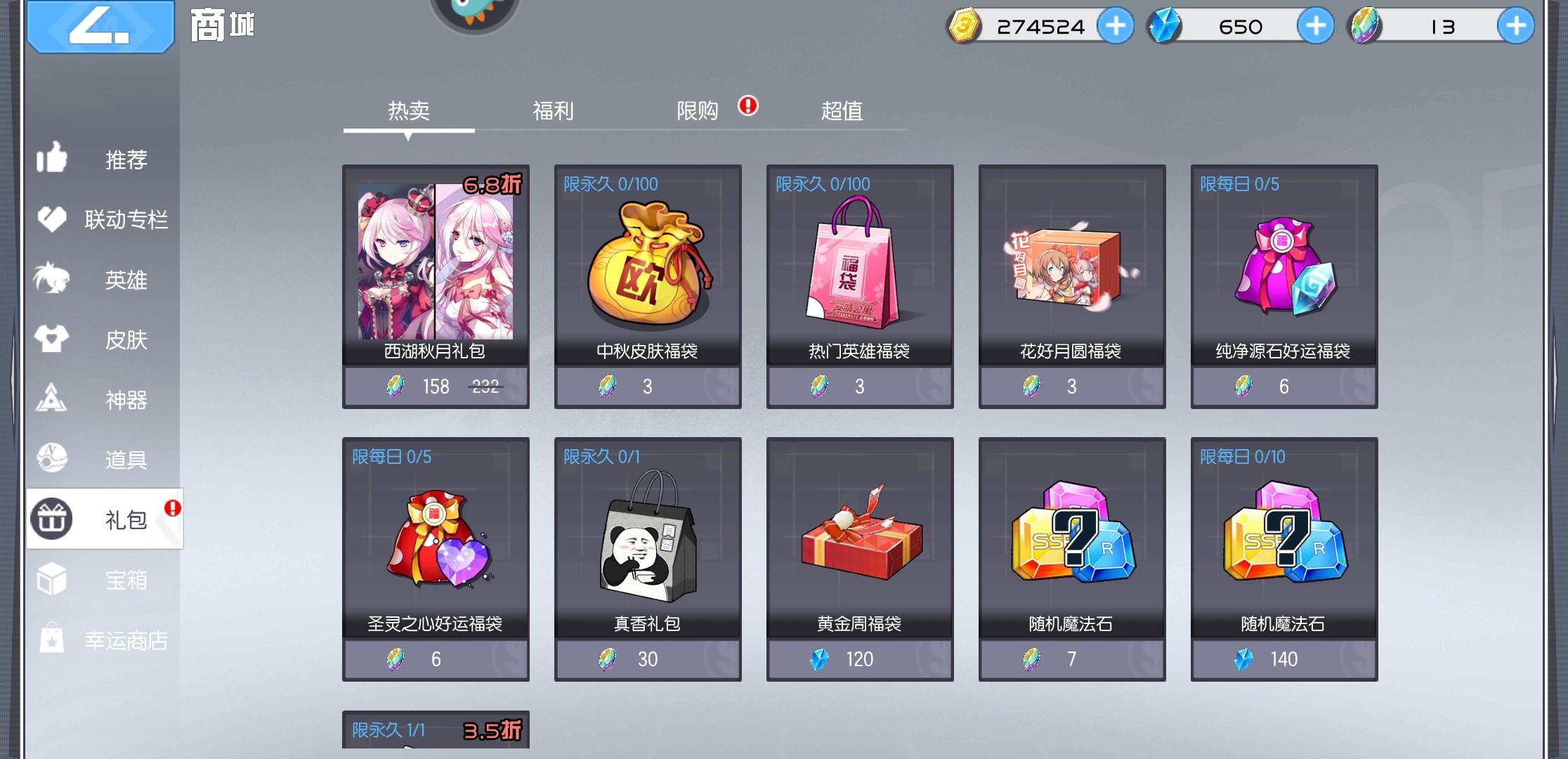
Task: Open the 道具 items shop section
Action: click(53, 458)
